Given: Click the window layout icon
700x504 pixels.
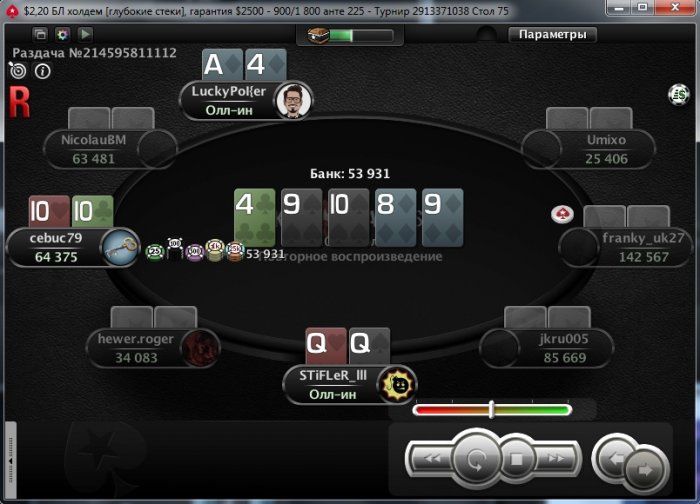Looking at the screenshot, I should 41,34.
